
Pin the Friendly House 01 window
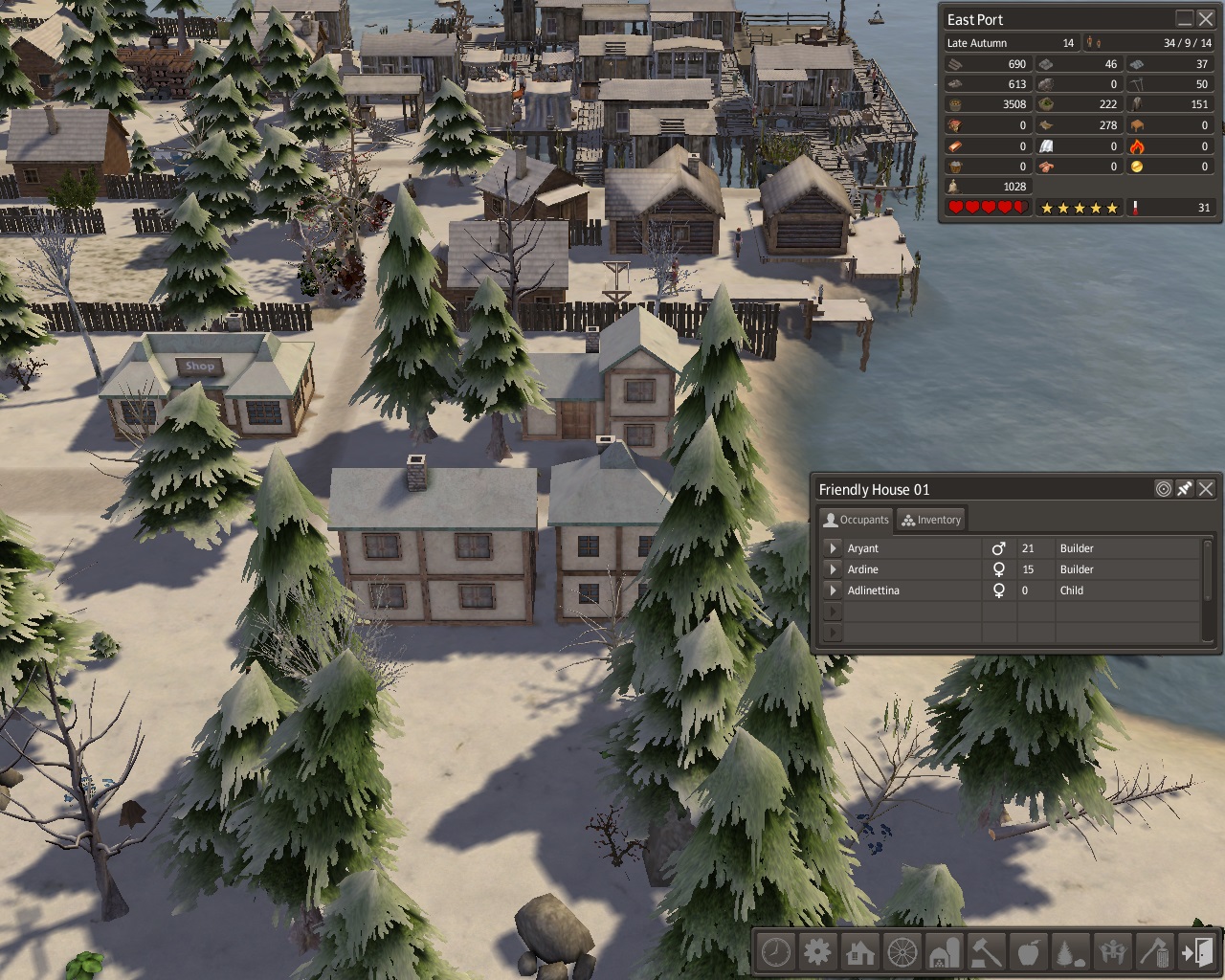point(1185,489)
